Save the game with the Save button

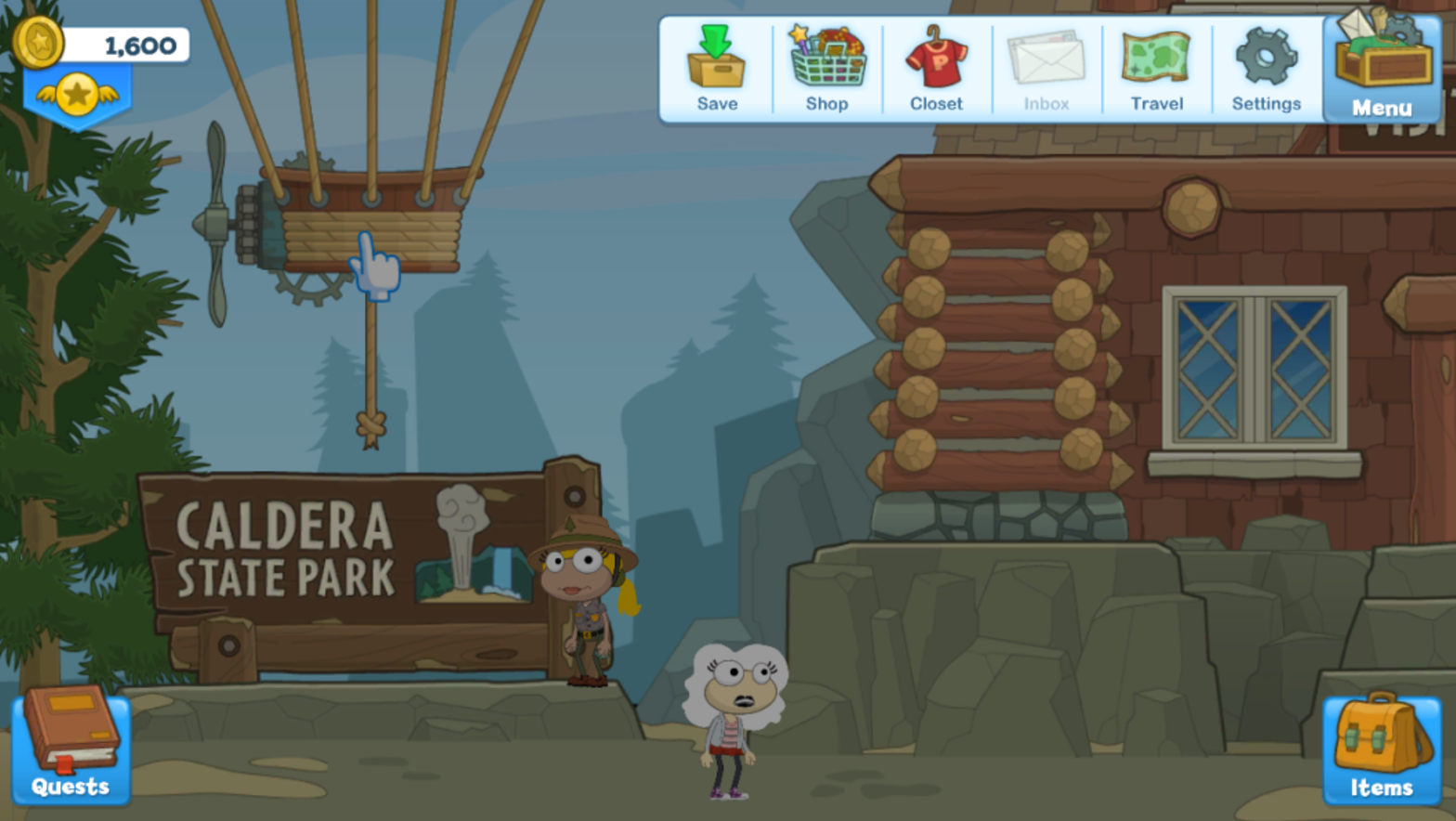click(716, 70)
